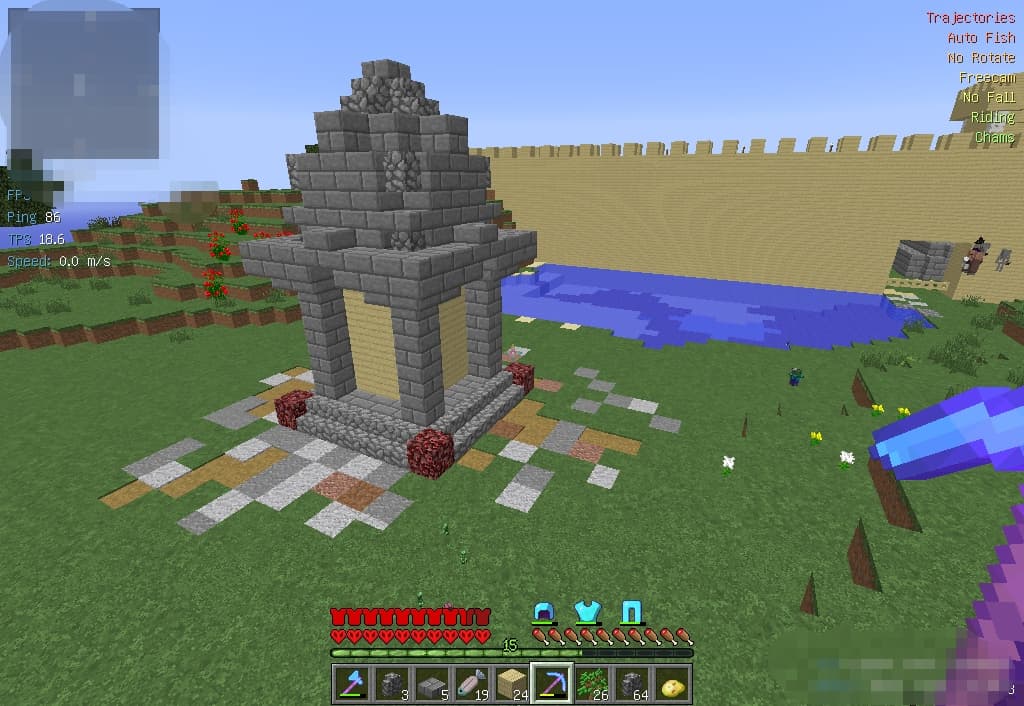
Task: Choose the stone slab stack of 5
Action: 431,684
